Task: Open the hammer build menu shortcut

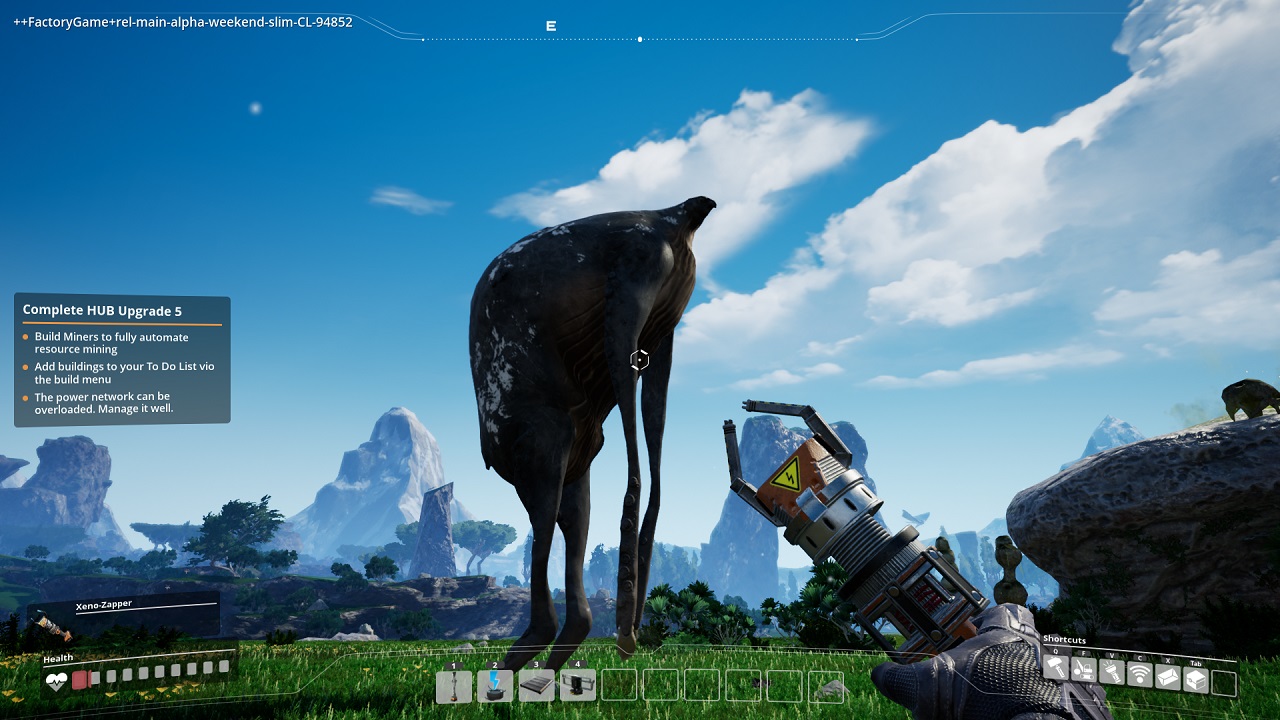Action: (x=1056, y=669)
